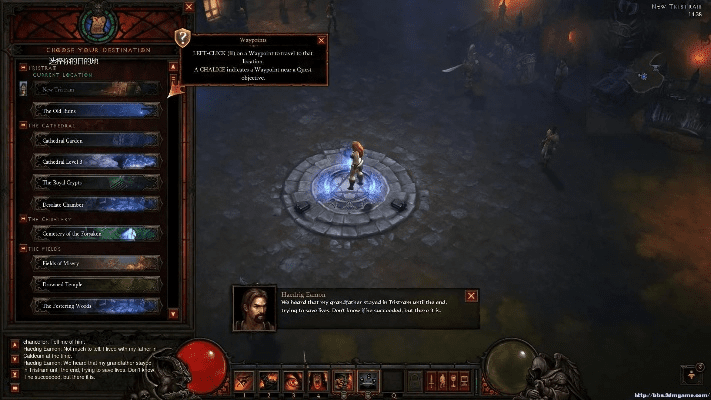
Task: Close the Haedrig Eamon dialogue box
Action: click(x=471, y=295)
